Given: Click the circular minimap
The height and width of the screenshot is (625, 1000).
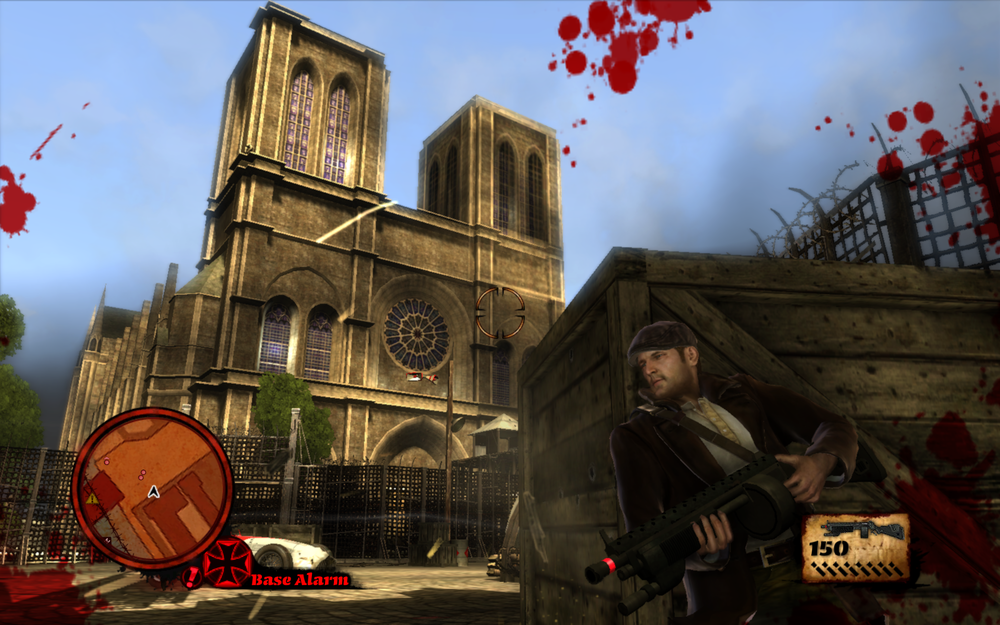Looking at the screenshot, I should click(152, 487).
